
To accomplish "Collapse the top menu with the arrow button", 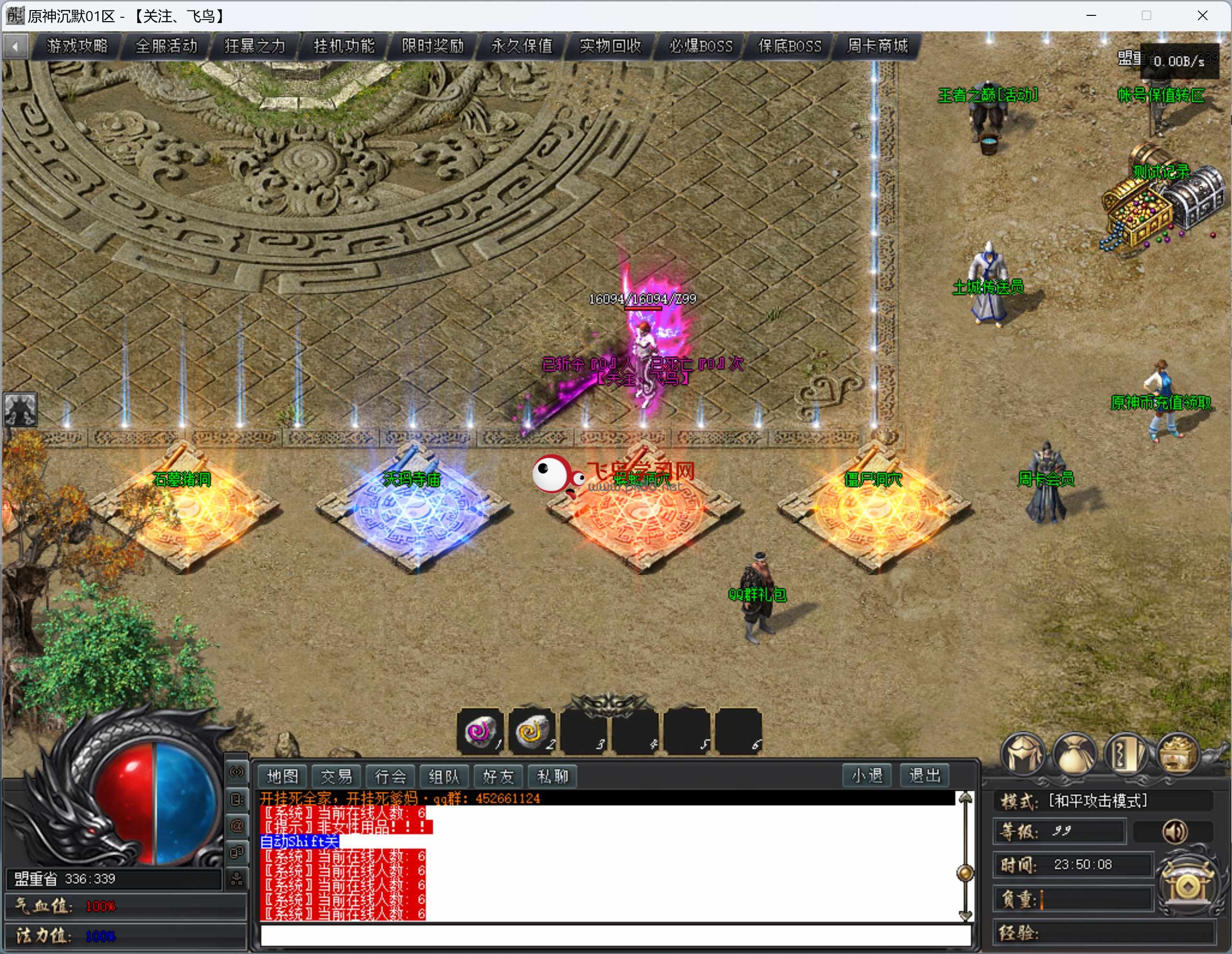I will tap(16, 46).
